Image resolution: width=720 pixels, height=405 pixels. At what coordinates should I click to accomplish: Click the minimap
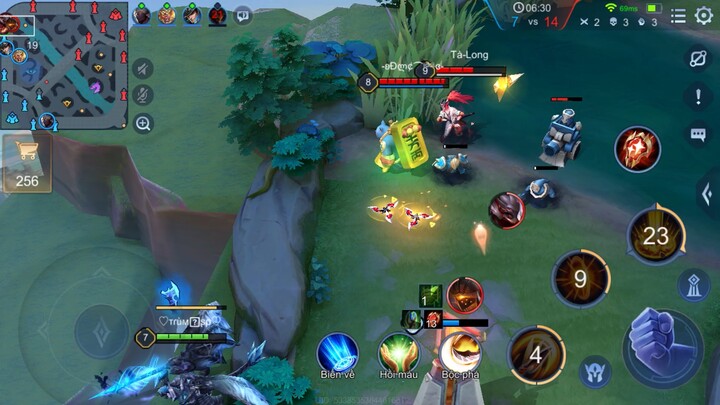(64, 66)
